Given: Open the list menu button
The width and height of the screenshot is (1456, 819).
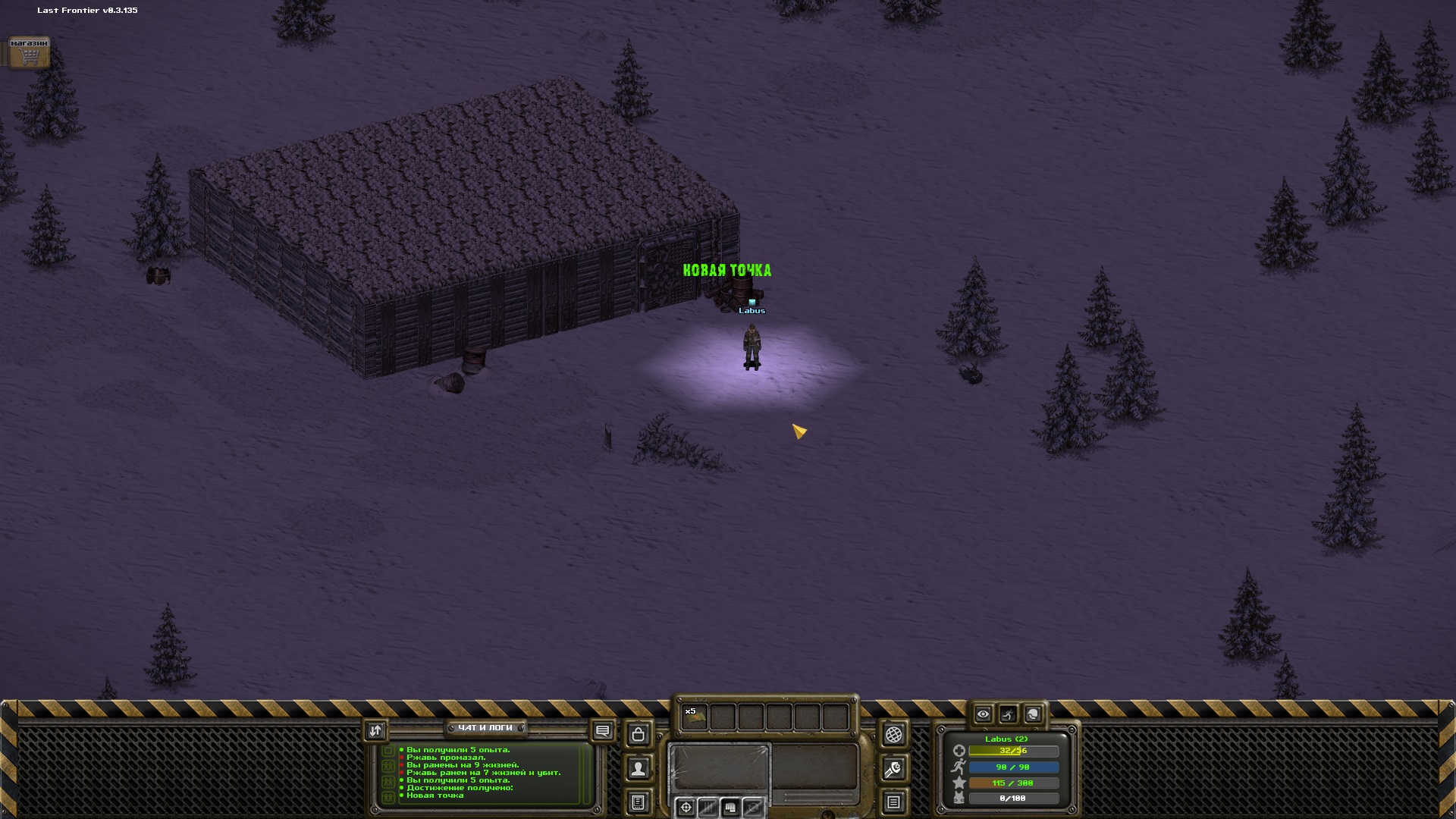Looking at the screenshot, I should point(893,802).
